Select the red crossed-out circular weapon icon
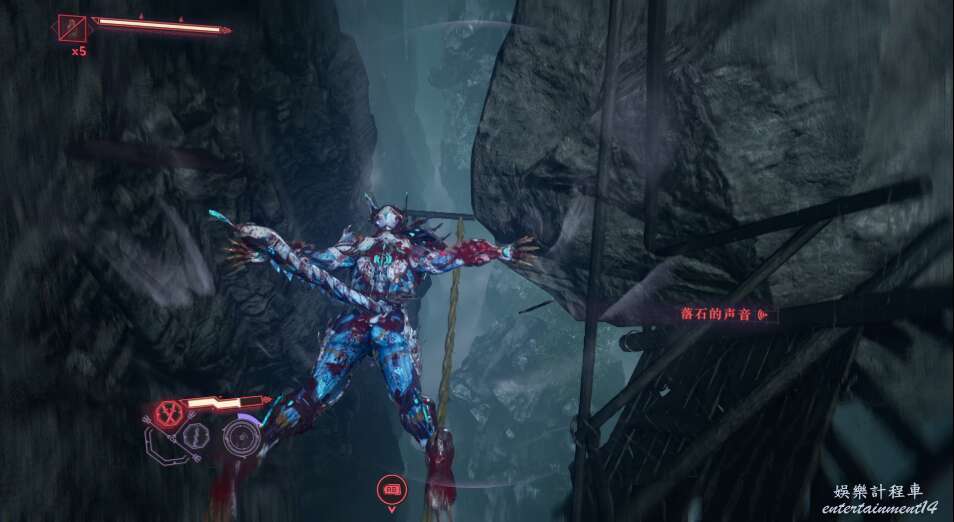 [x=171, y=410]
